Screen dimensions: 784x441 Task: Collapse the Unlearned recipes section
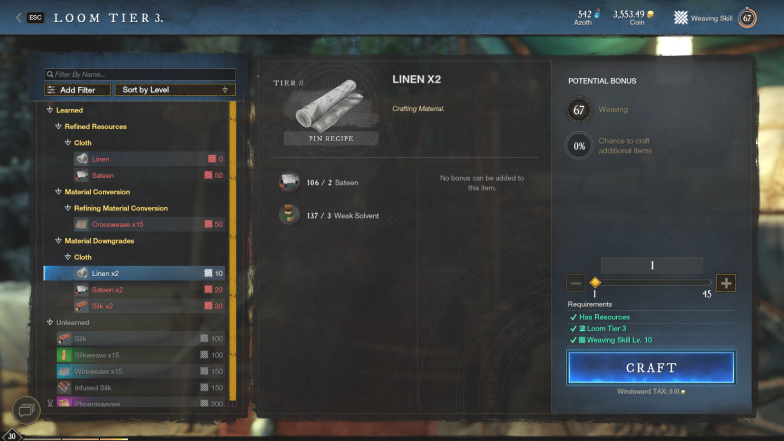pos(48,322)
